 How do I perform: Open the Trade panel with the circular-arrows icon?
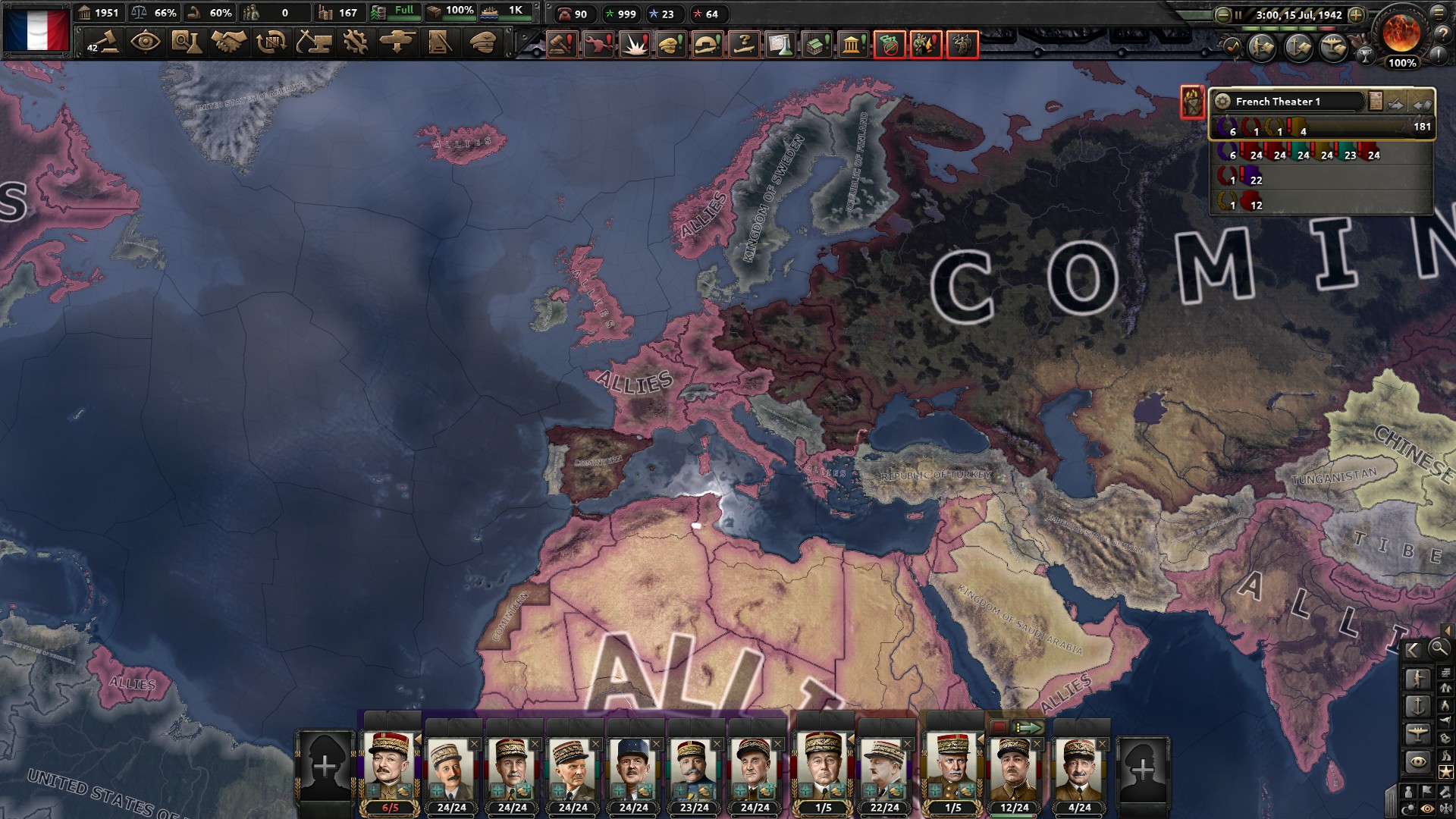(270, 43)
